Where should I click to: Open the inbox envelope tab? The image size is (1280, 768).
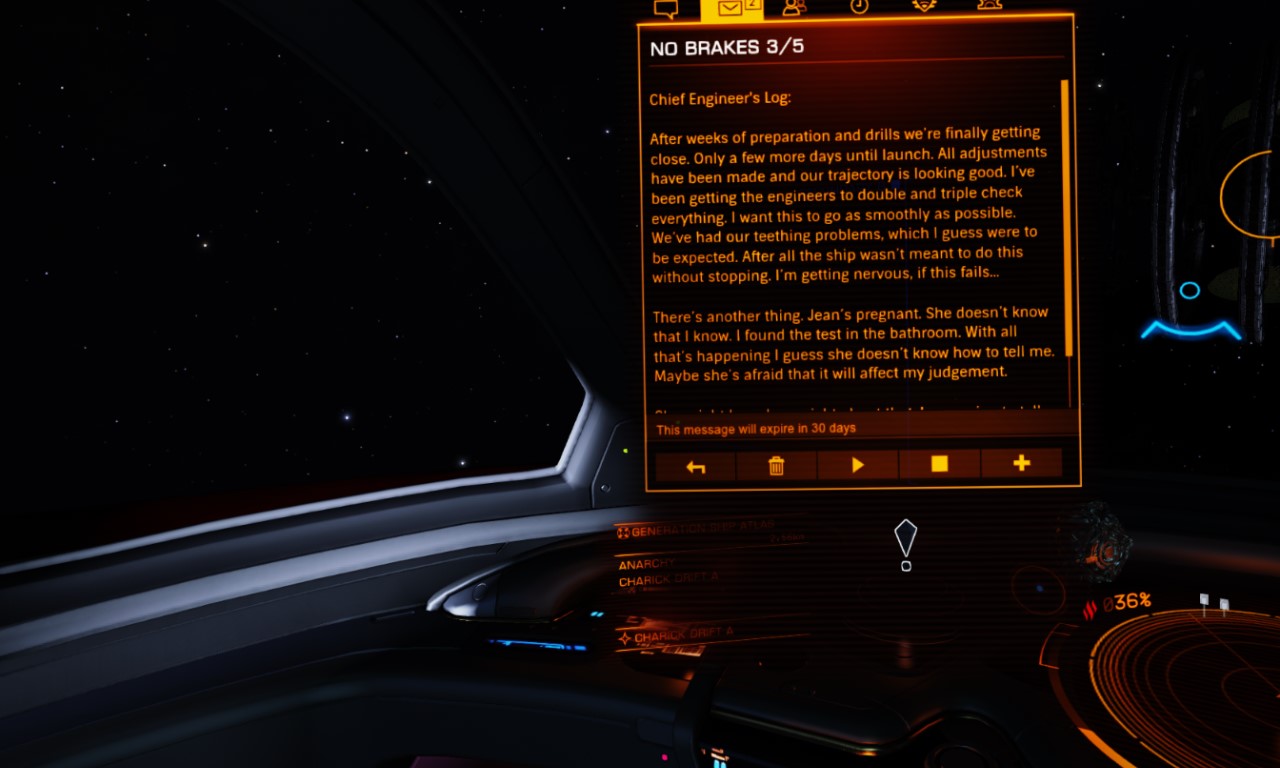[731, 9]
